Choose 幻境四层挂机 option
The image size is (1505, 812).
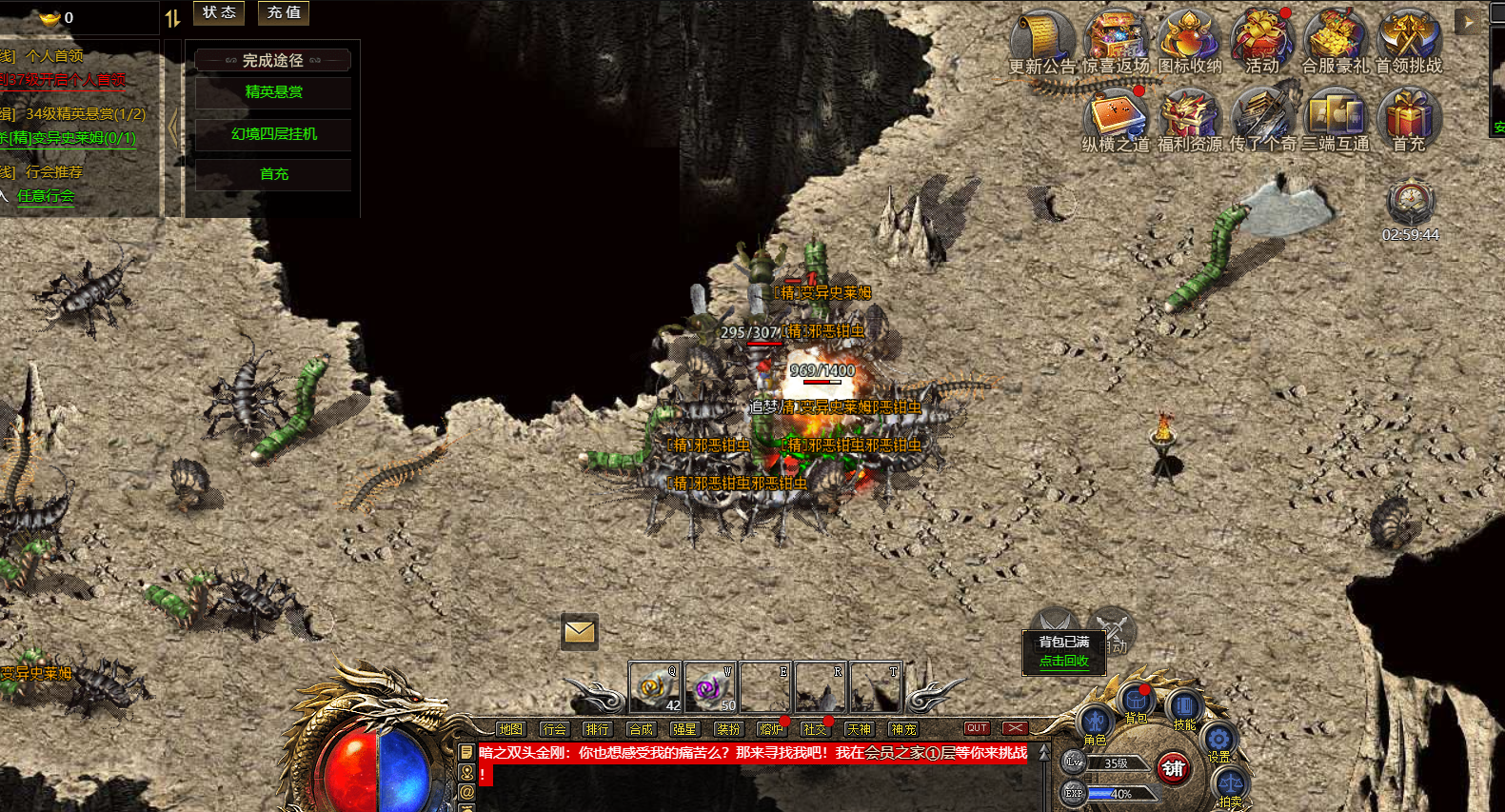click(273, 134)
